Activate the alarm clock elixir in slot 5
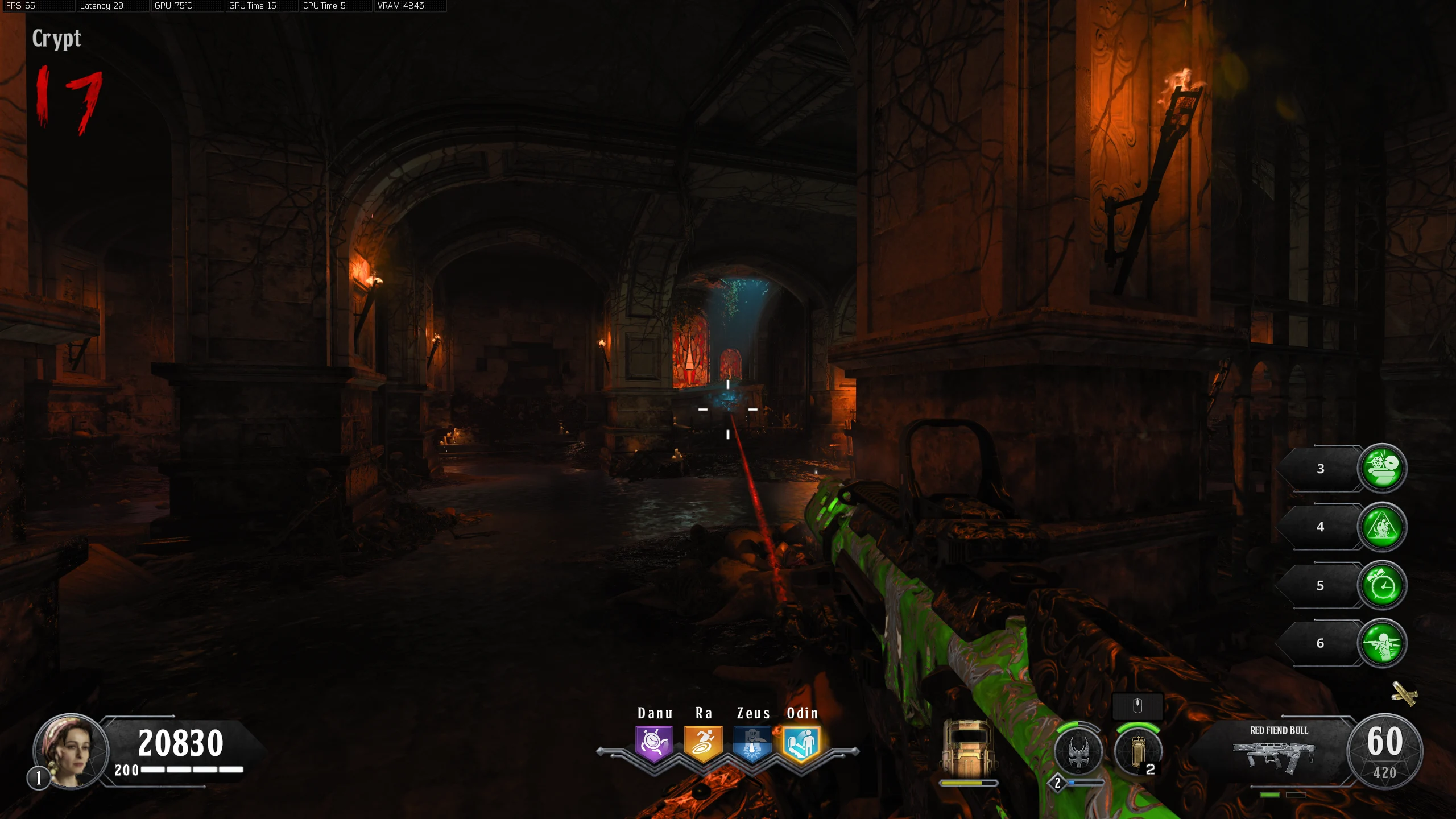 1382,585
